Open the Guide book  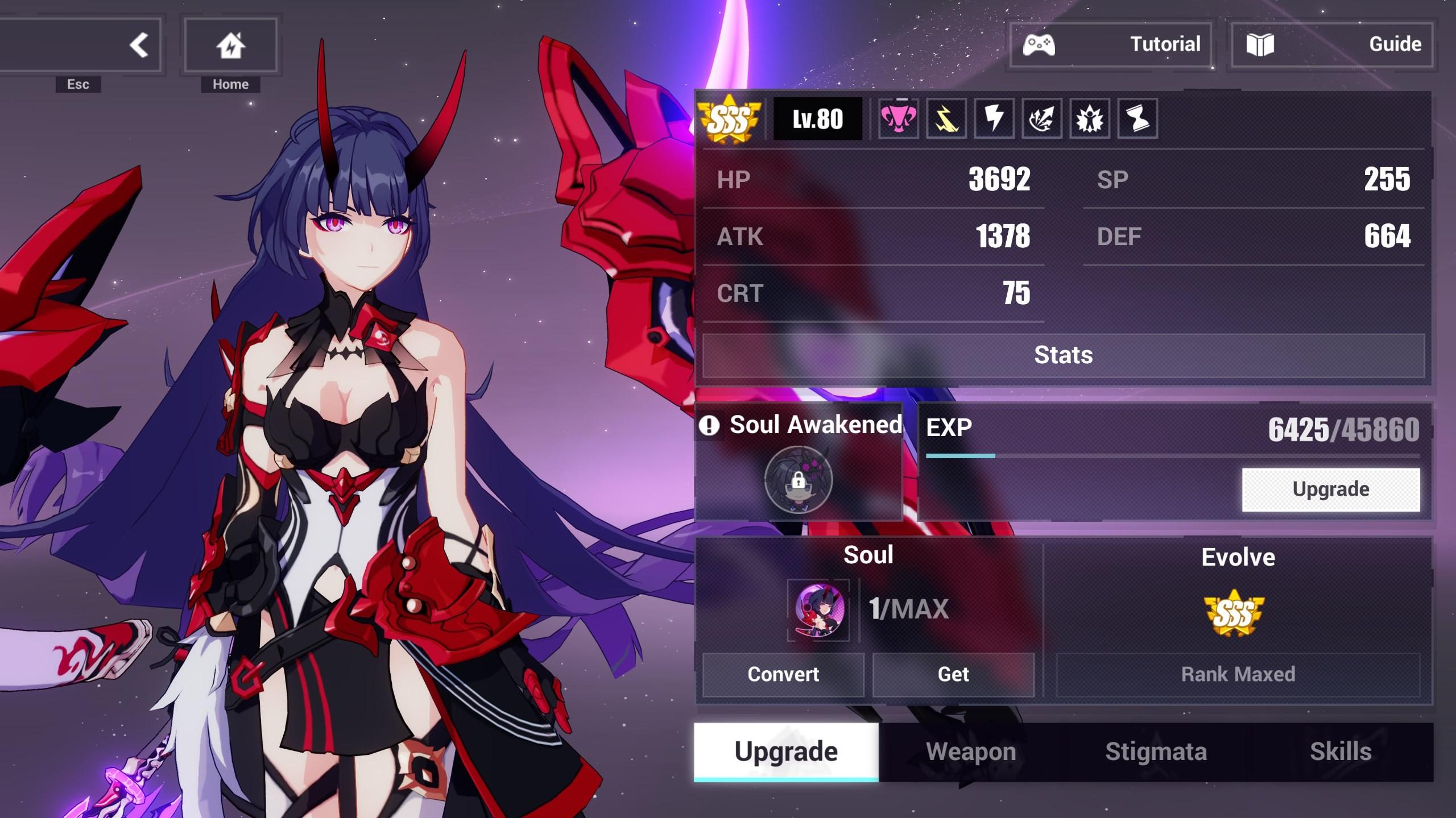1331,44
